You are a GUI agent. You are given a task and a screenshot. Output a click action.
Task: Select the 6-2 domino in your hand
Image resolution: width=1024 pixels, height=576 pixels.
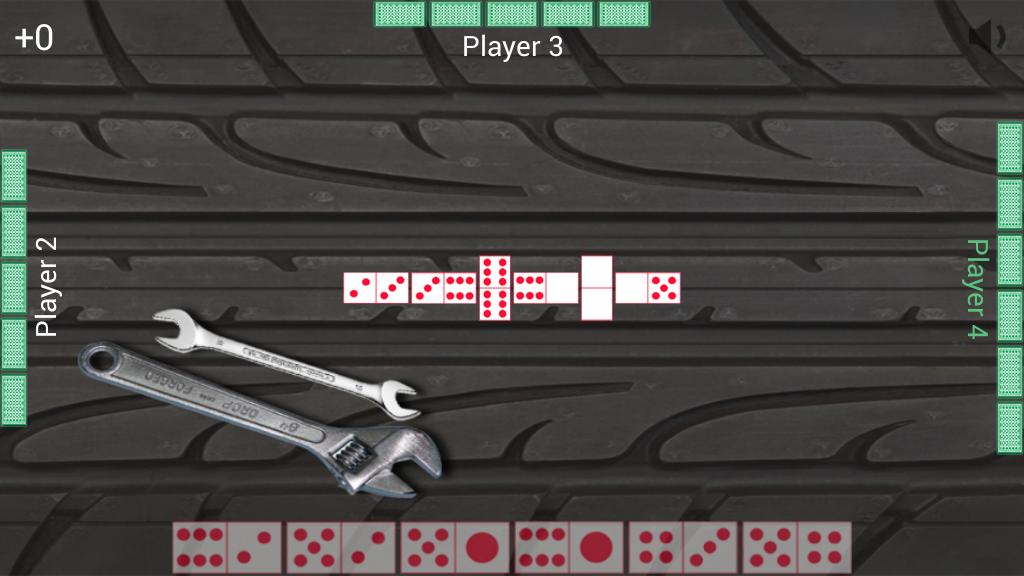click(x=226, y=548)
